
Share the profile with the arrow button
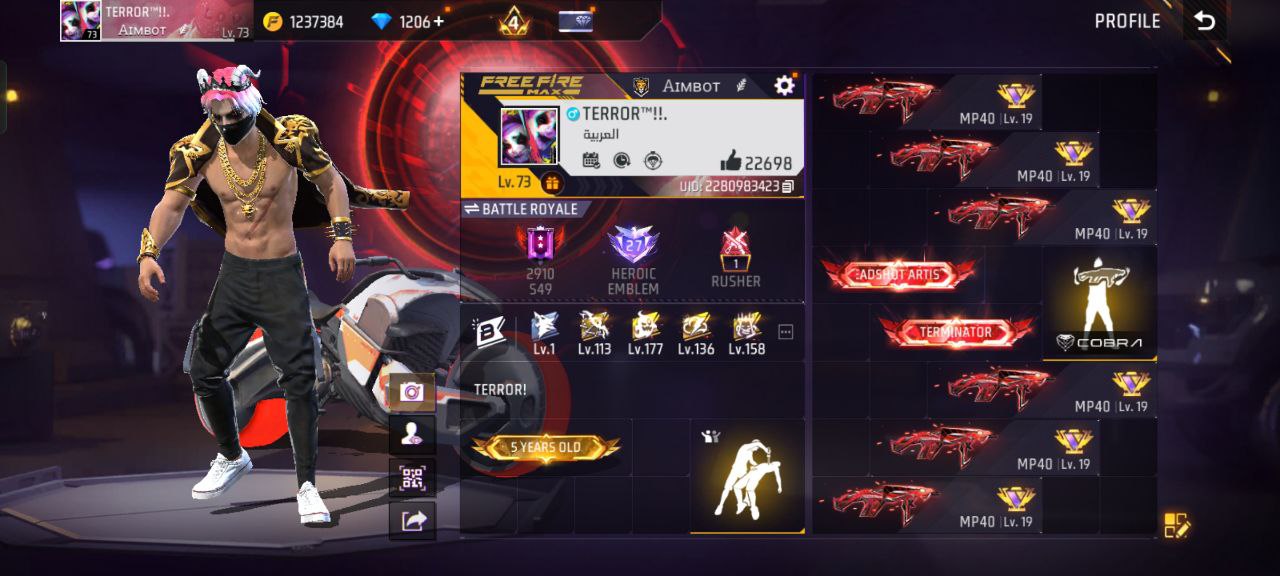click(x=412, y=520)
